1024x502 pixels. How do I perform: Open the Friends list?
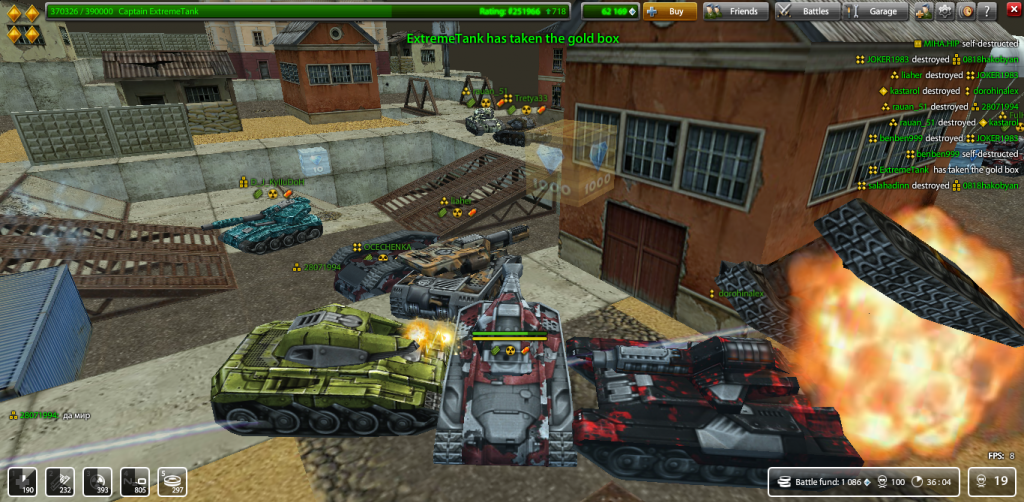click(x=731, y=11)
